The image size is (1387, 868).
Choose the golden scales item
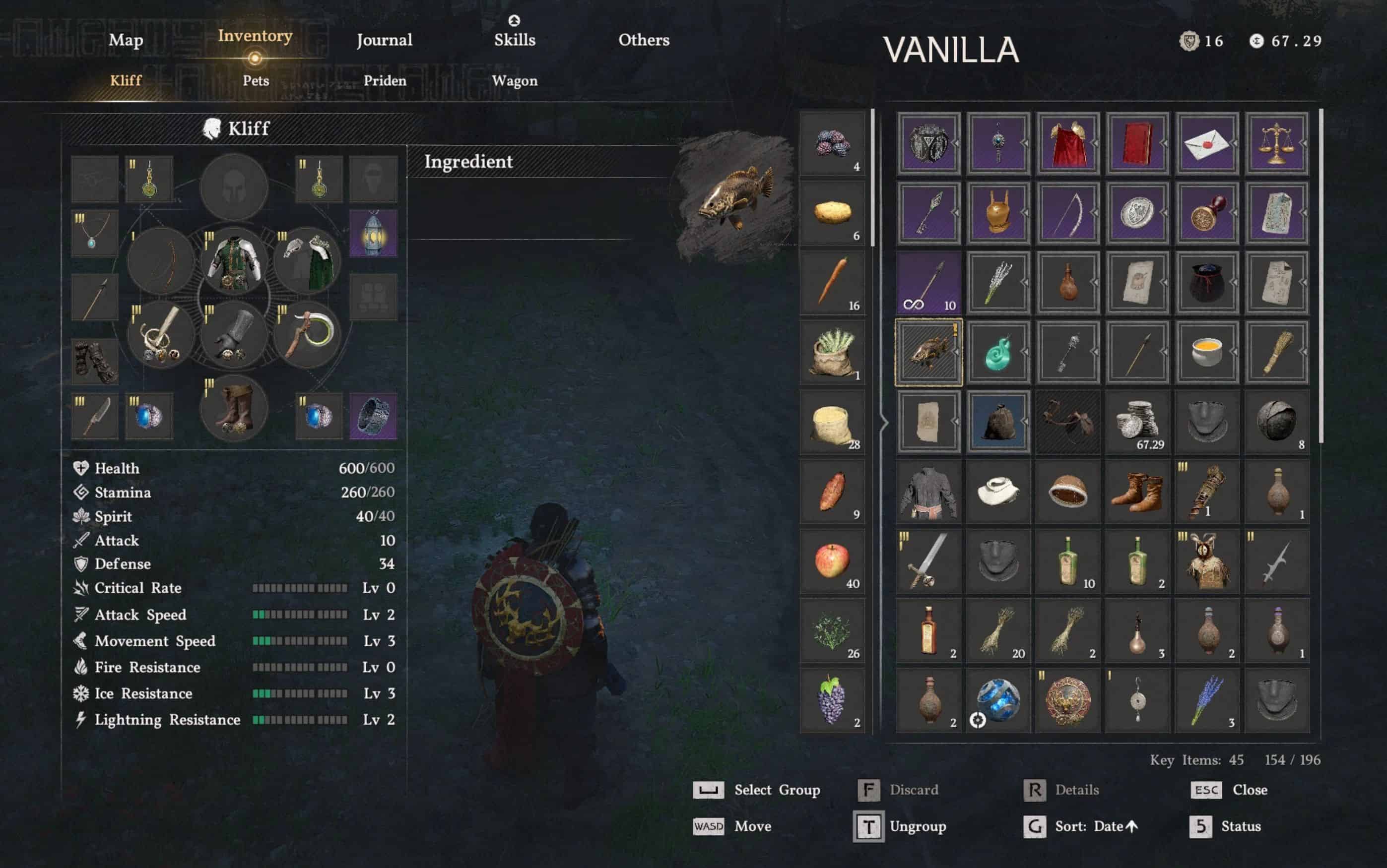[x=1277, y=143]
